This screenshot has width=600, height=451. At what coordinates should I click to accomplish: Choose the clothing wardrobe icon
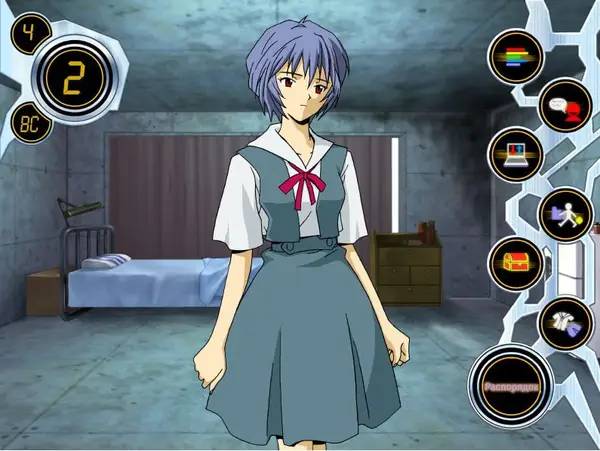(x=564, y=324)
